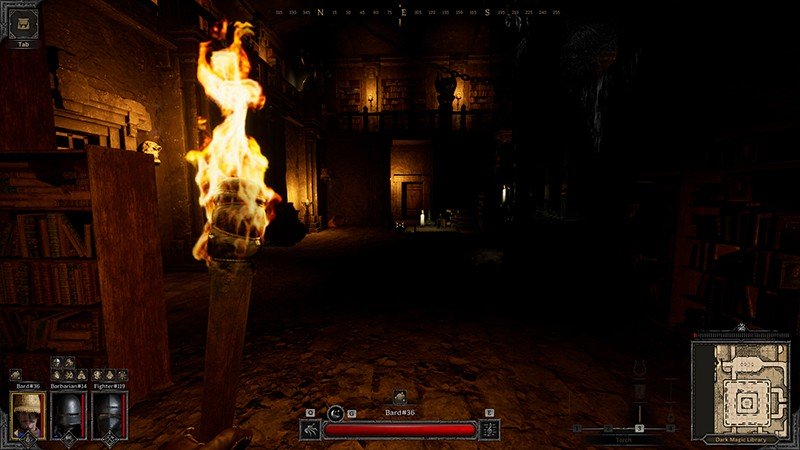The height and width of the screenshot is (450, 800).
Task: Activate the skill icon right of the health bar
Action: [x=490, y=429]
